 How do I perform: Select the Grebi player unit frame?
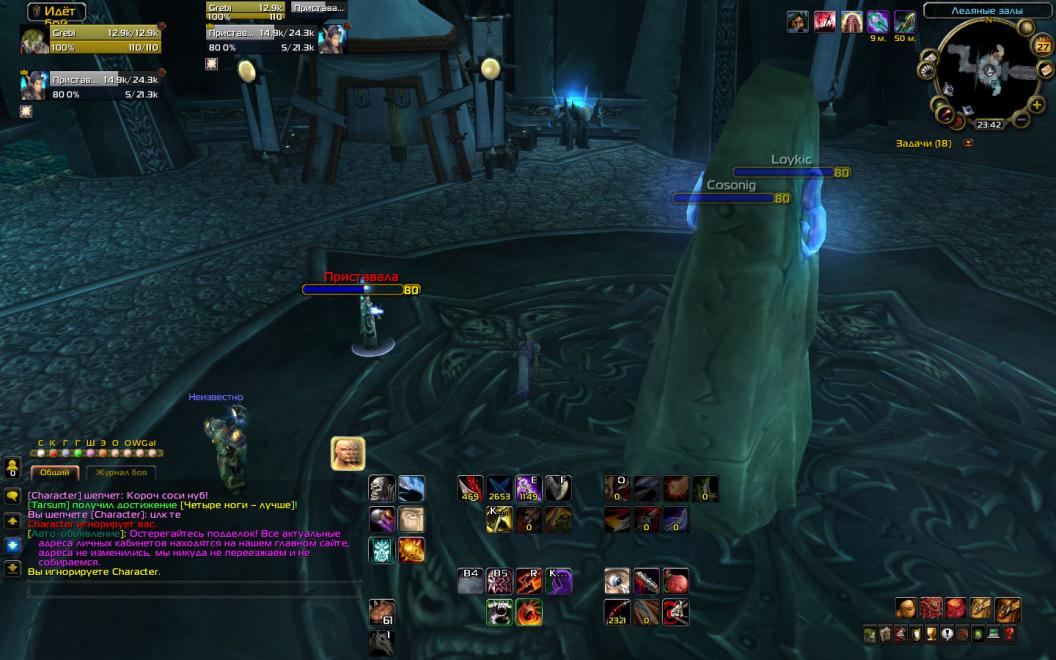tap(90, 40)
